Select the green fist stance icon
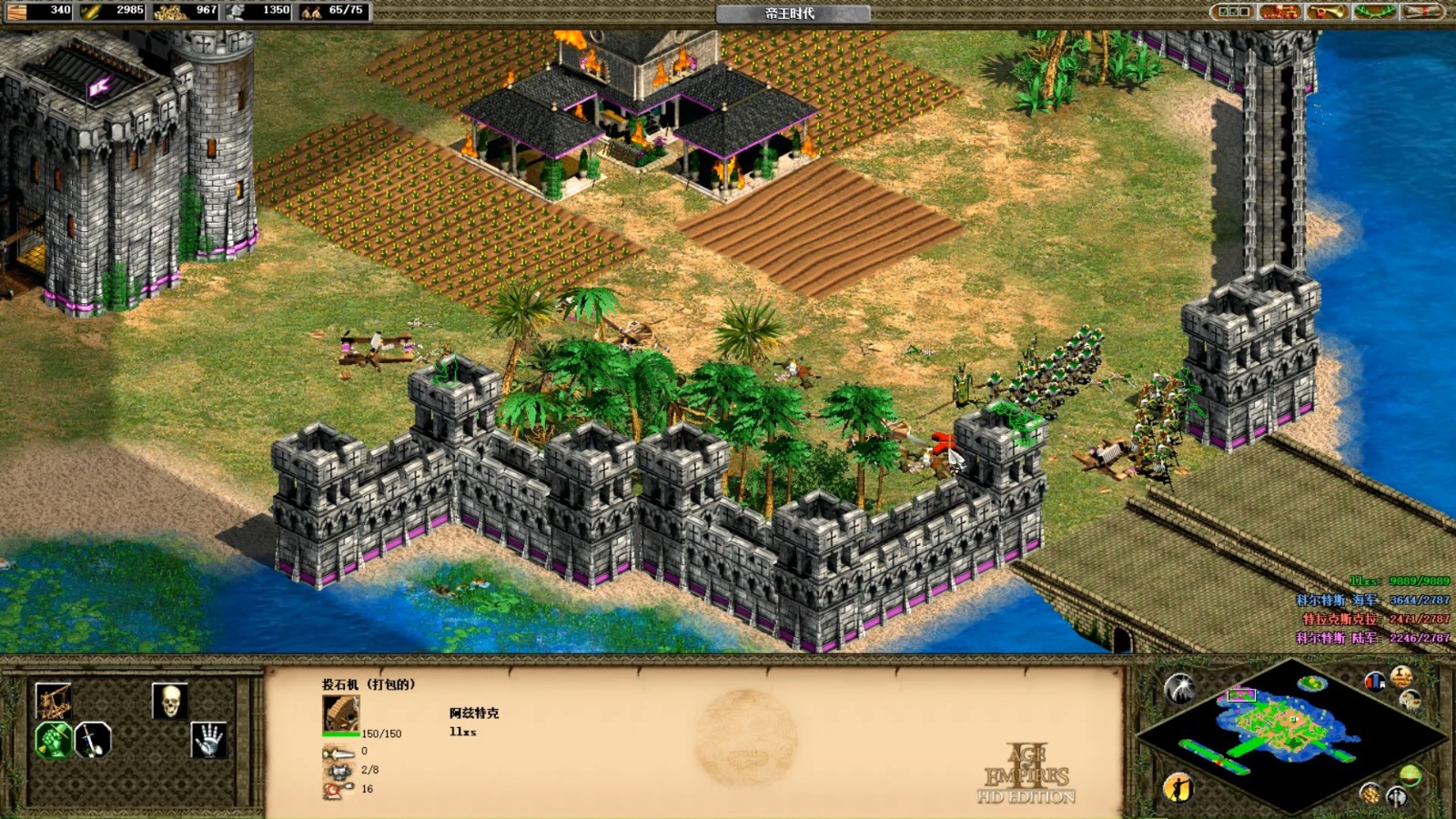The height and width of the screenshot is (819, 1456). click(x=53, y=740)
